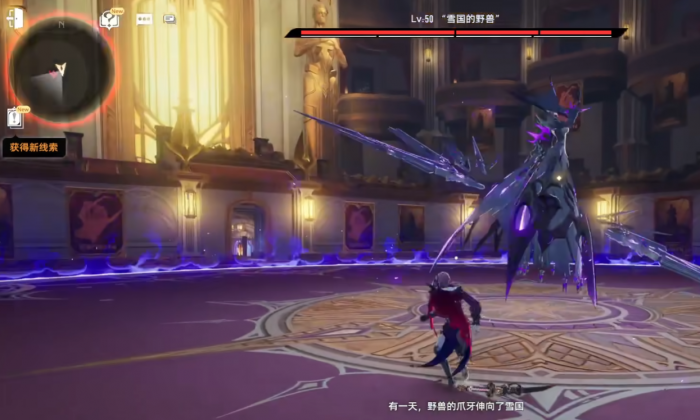Select the 获得新线索 clue notification
This screenshot has height=420, width=700.
coord(33,147)
